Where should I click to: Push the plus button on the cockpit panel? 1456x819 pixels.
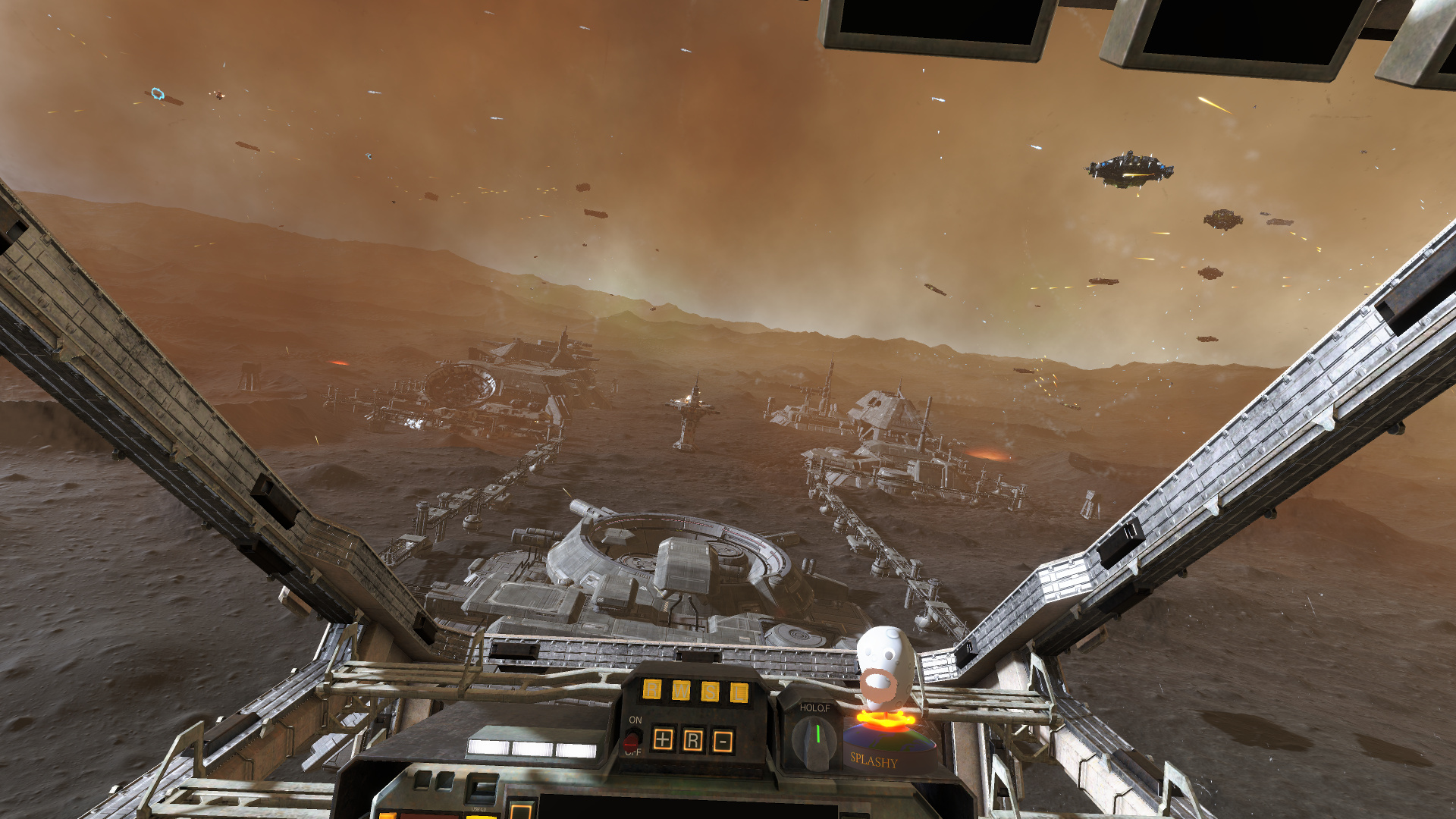[663, 739]
